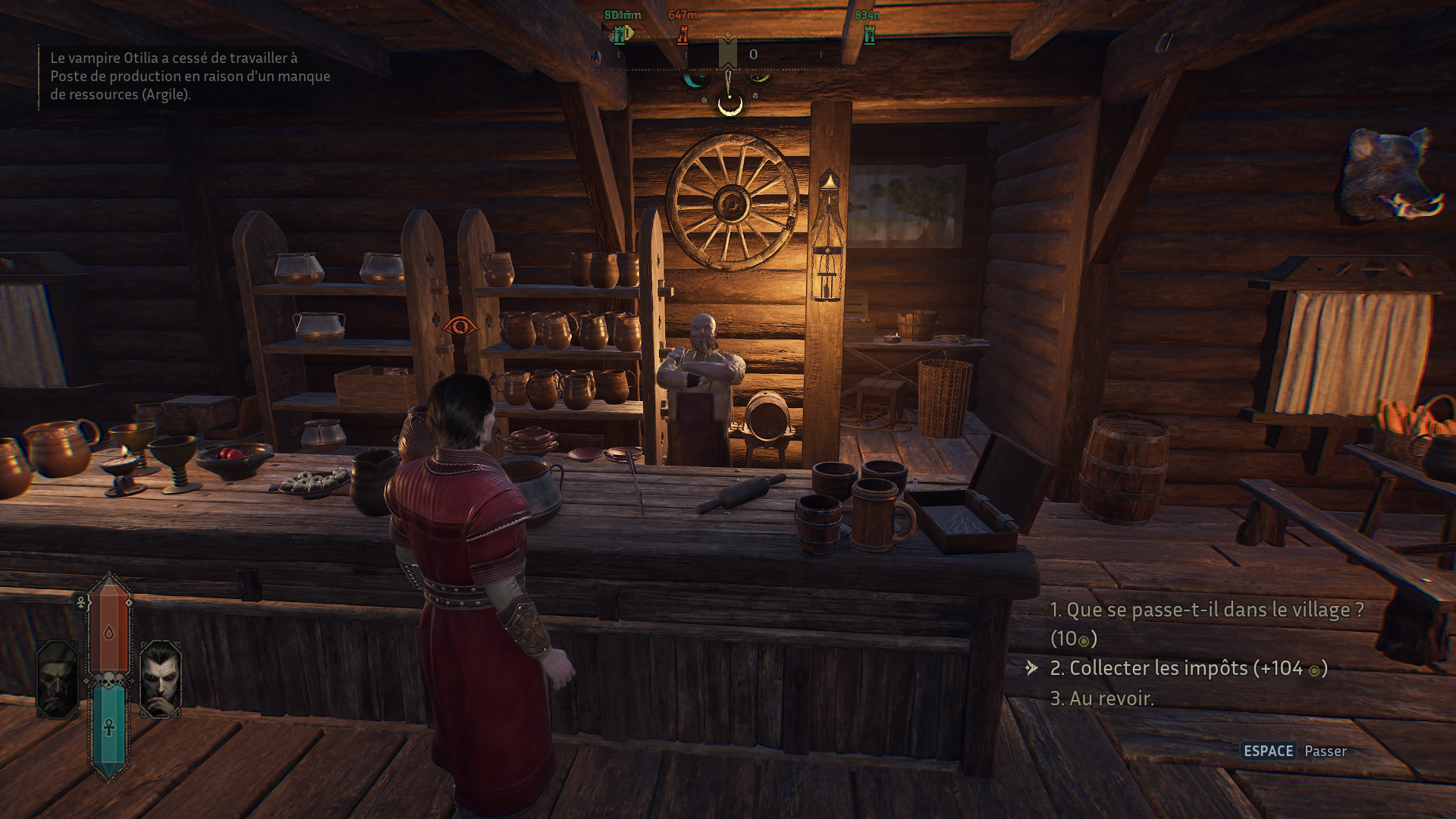Choose the Collecter les impôts option
Screen dimensions: 1456x819
pos(1188,668)
